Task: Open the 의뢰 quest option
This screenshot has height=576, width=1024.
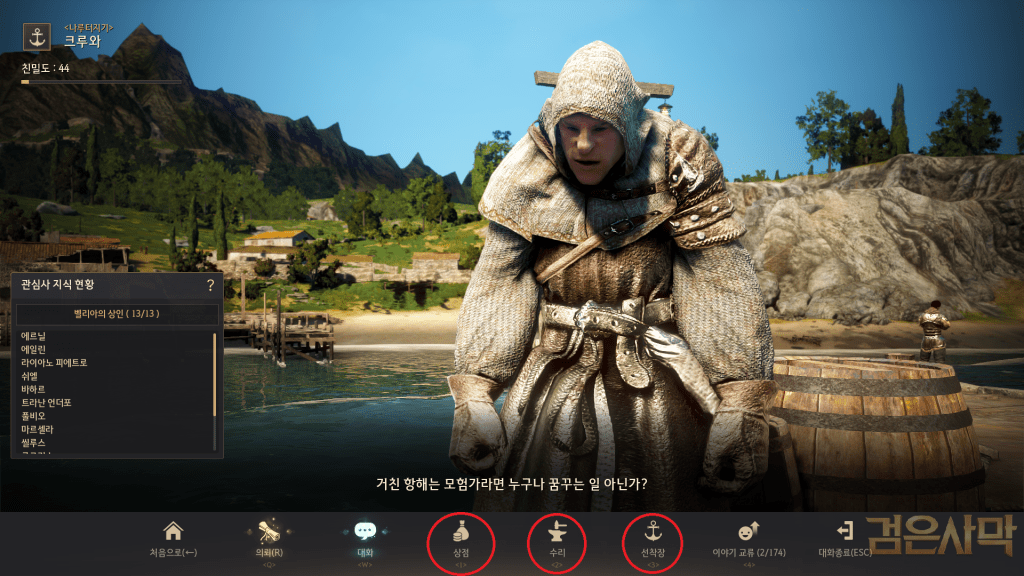Action: 267,538
